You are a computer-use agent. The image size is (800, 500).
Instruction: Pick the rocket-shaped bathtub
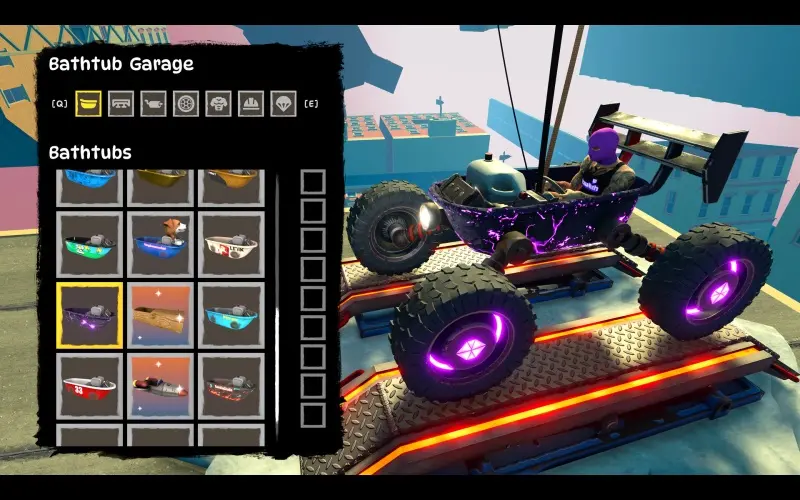(x=160, y=386)
